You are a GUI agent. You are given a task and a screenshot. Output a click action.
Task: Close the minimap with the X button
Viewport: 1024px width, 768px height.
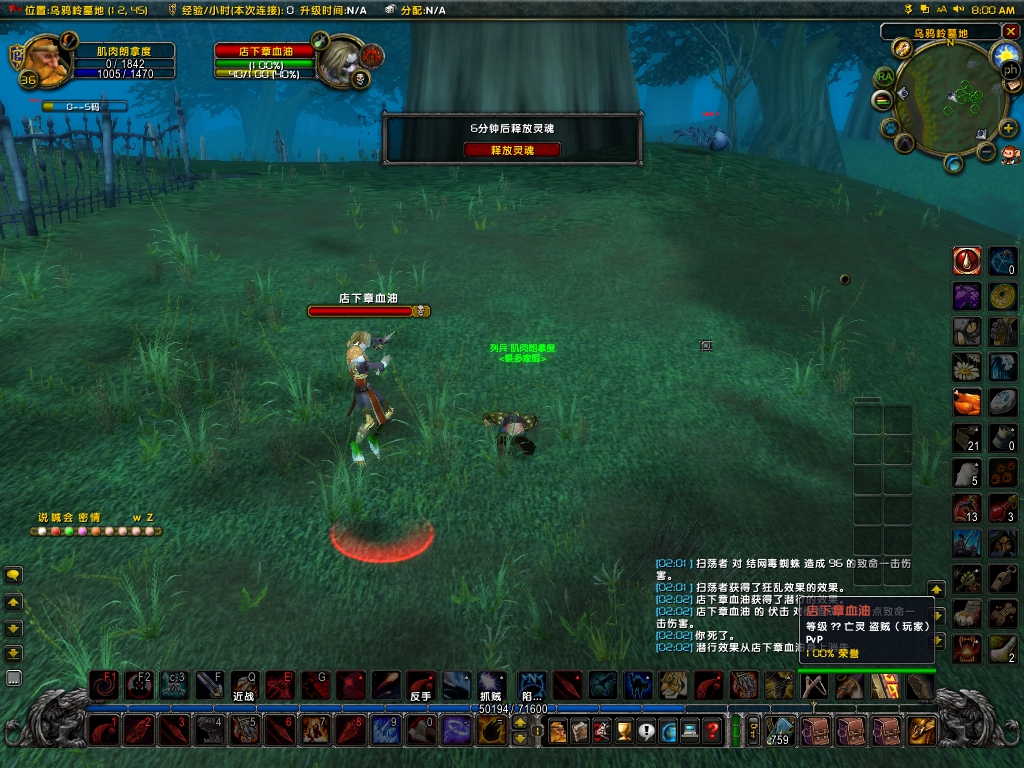pyautogui.click(x=1010, y=31)
